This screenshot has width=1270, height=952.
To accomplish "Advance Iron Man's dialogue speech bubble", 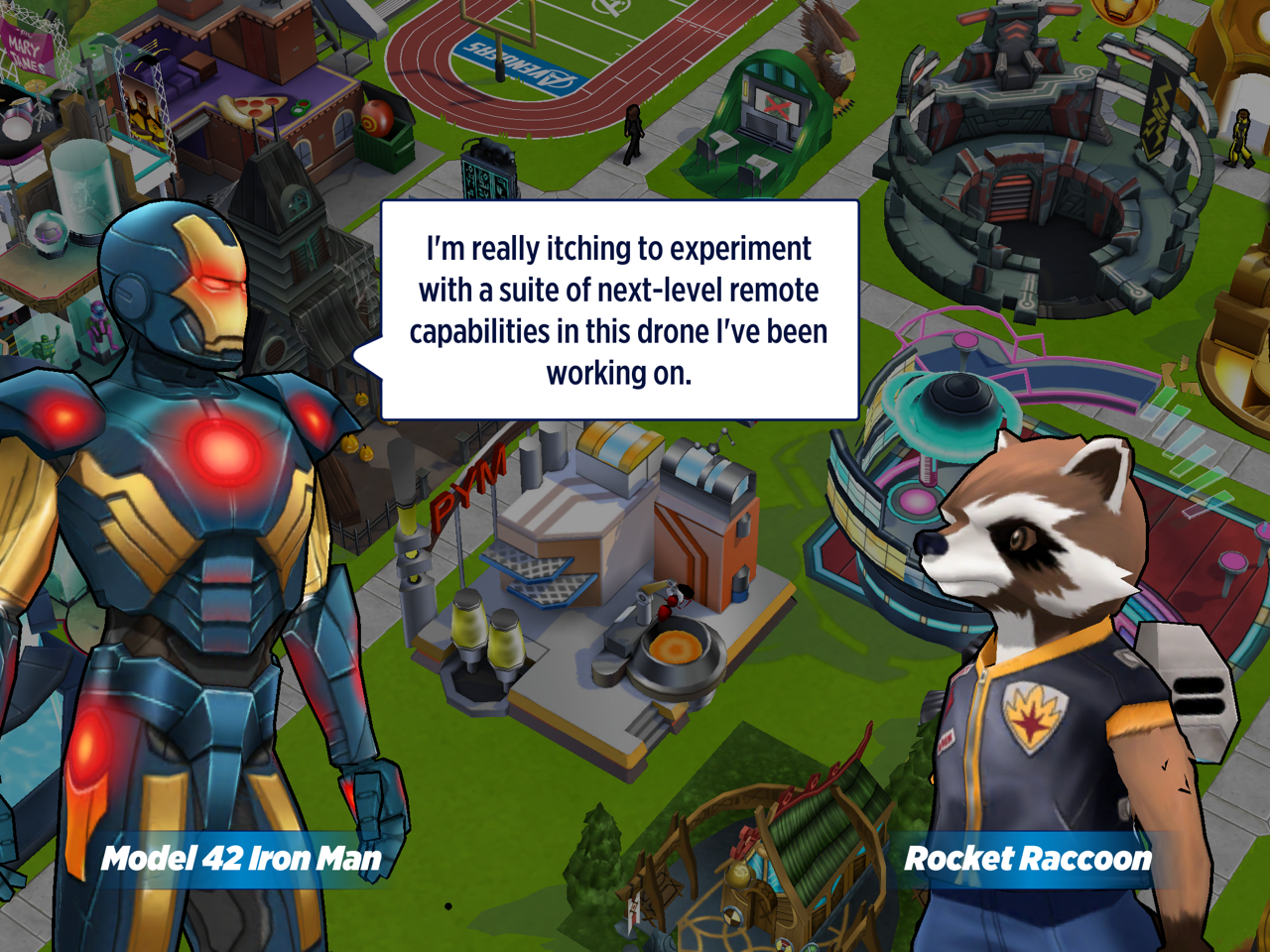I will [x=619, y=310].
